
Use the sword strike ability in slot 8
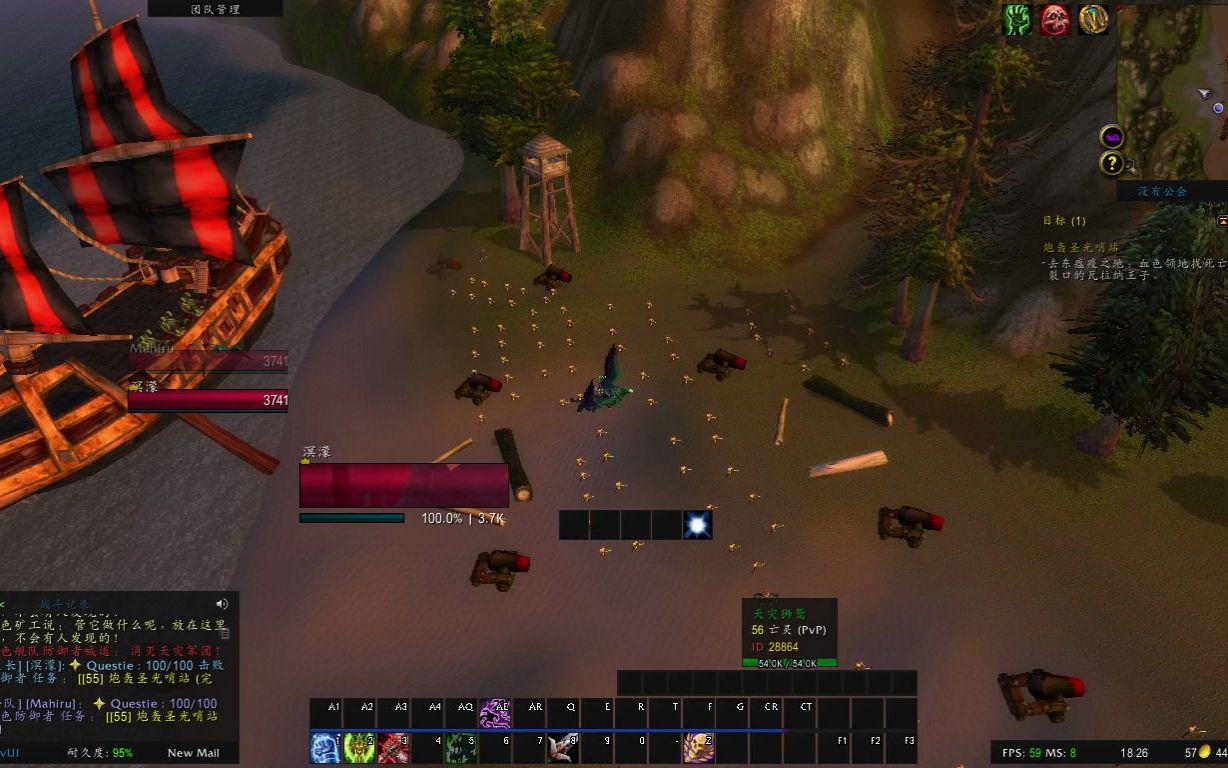563,748
